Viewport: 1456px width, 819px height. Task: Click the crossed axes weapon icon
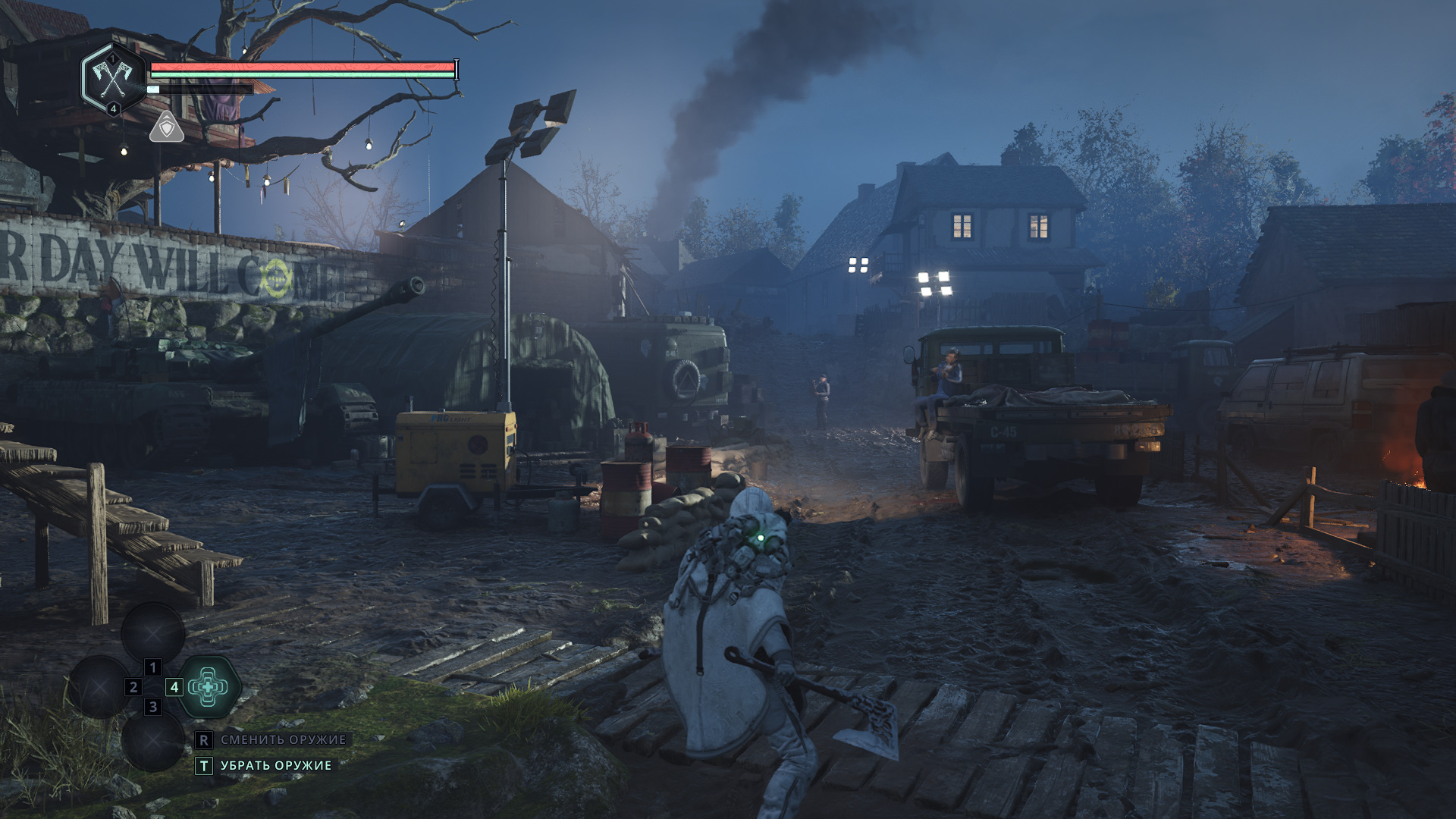112,77
